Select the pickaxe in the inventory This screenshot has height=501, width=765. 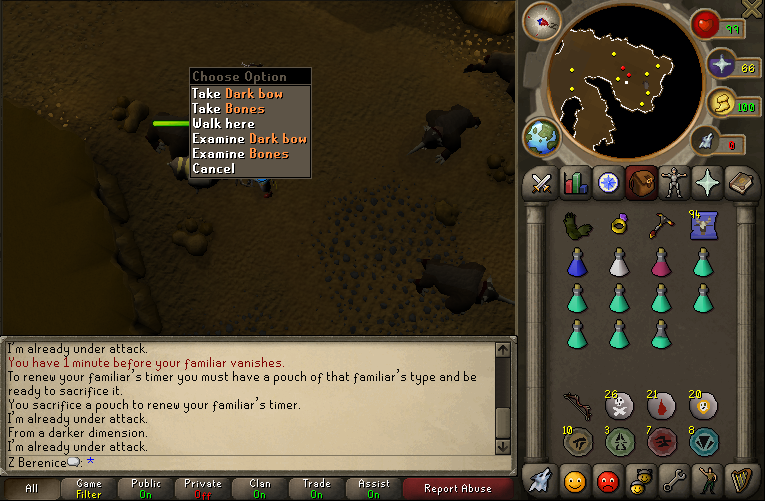(660, 225)
